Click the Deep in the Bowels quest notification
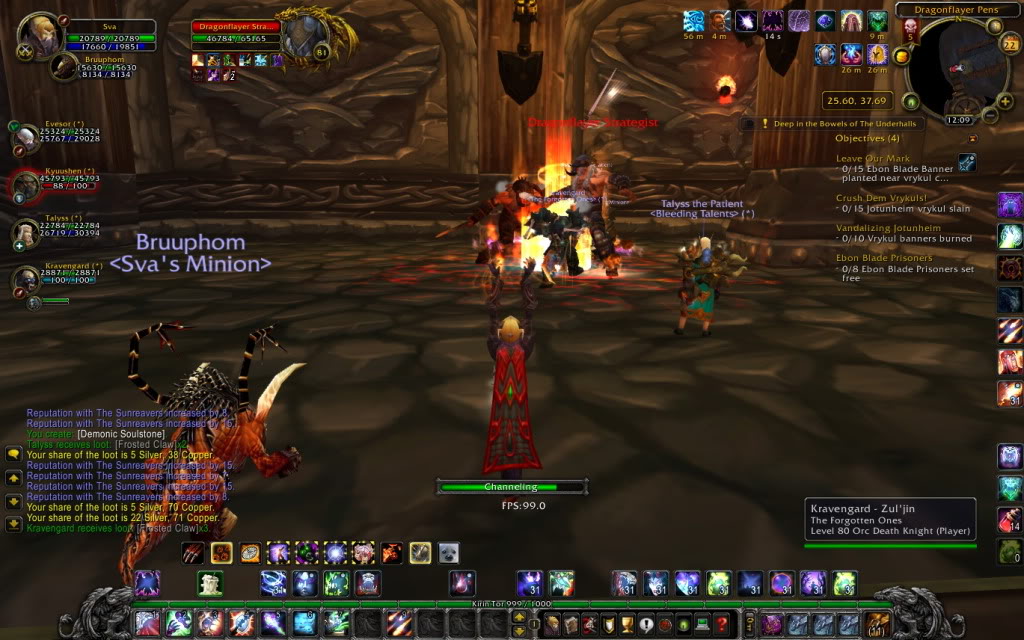This screenshot has height=640, width=1024. (x=838, y=124)
